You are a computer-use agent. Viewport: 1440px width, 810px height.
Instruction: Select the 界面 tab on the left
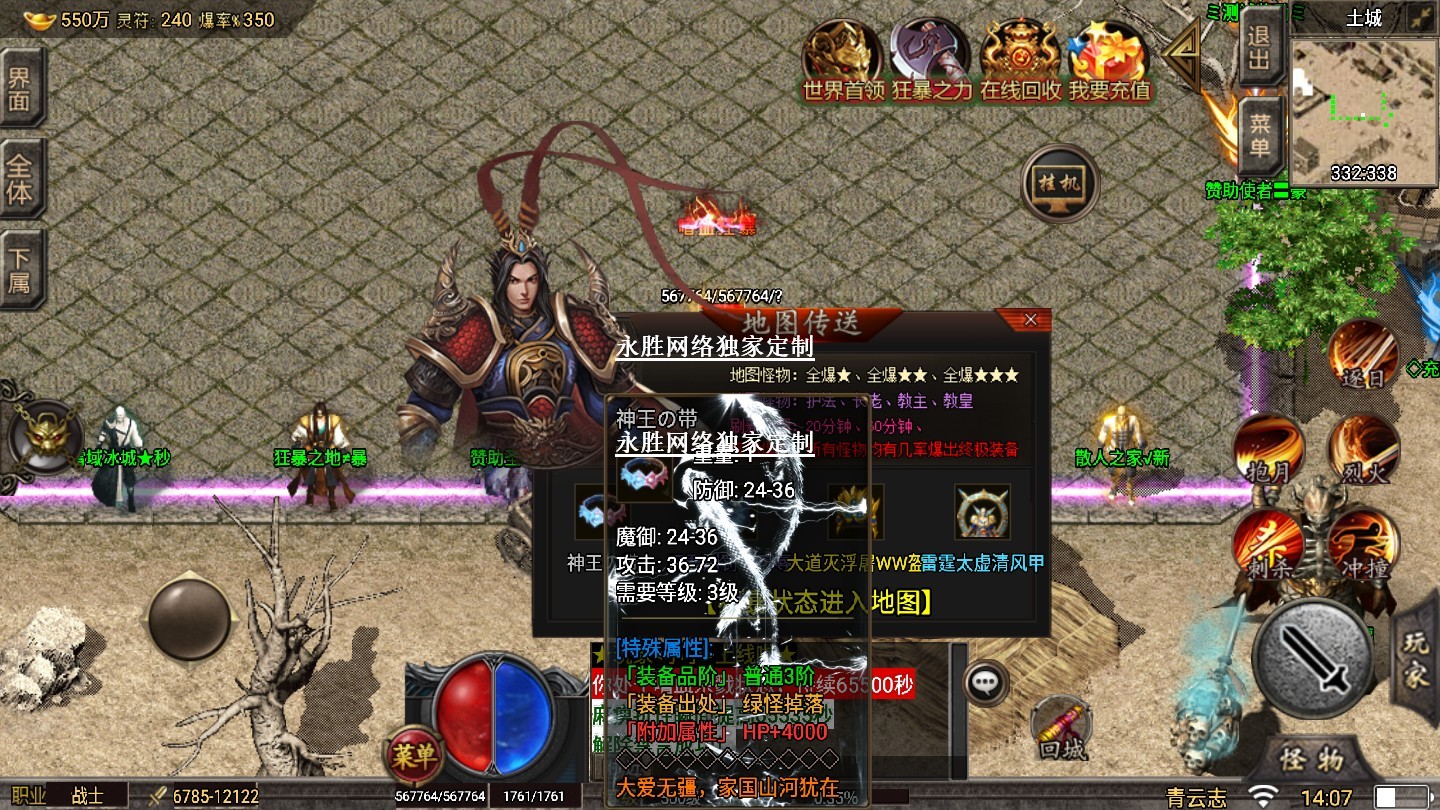point(20,88)
